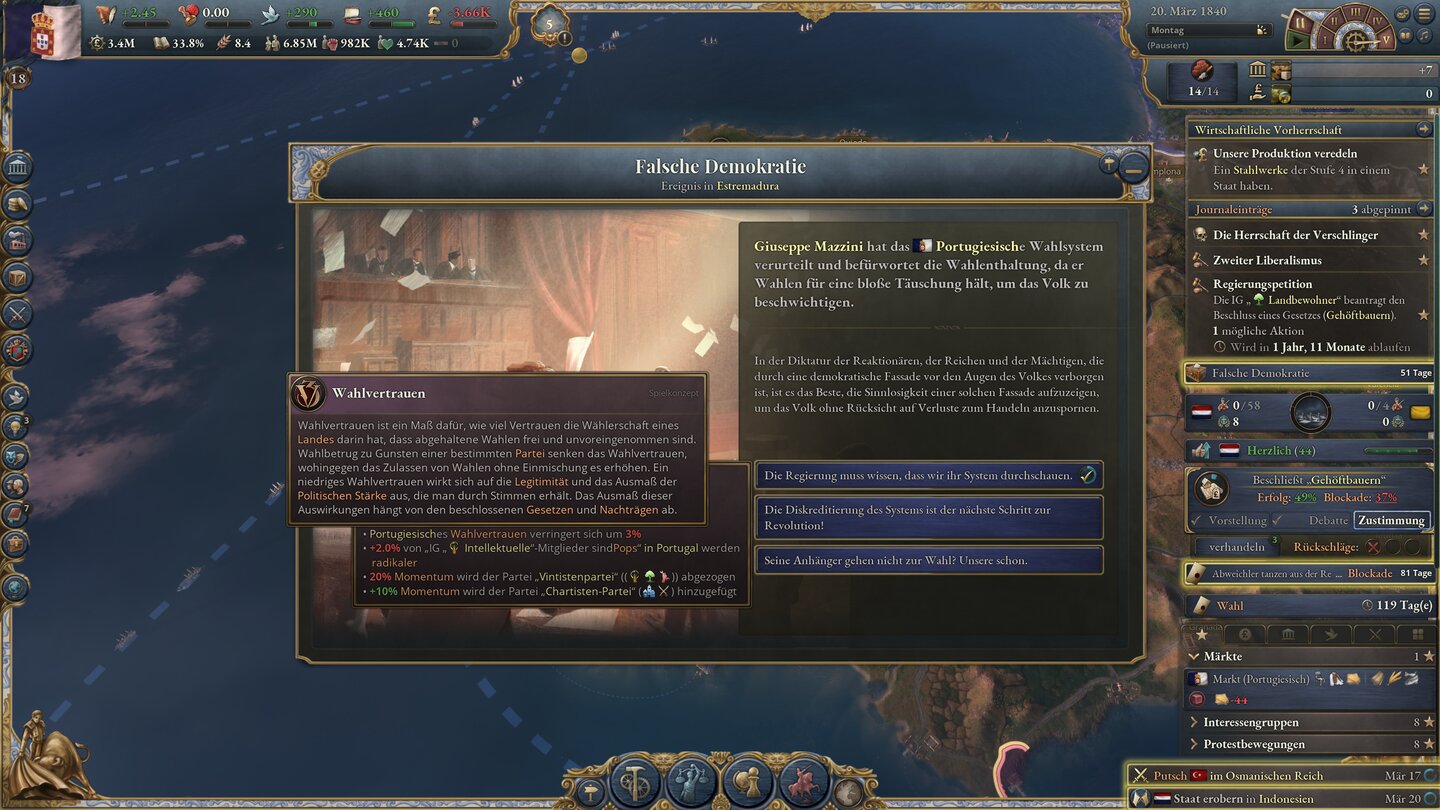The image size is (1440, 810).
Task: Switch to the Zustimmung tab in the petition panel
Action: click(x=1394, y=520)
